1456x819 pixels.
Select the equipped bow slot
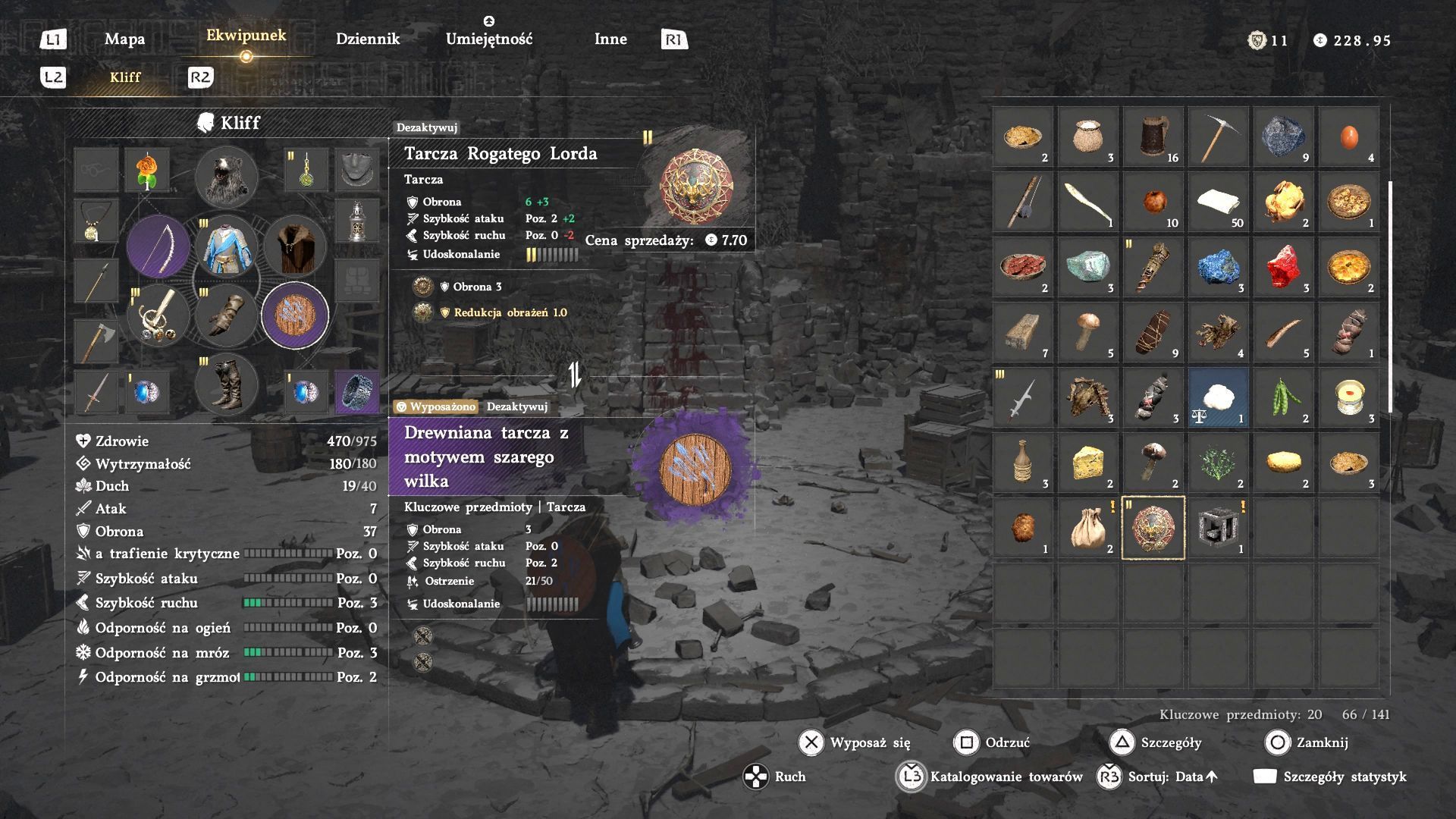coord(158,246)
